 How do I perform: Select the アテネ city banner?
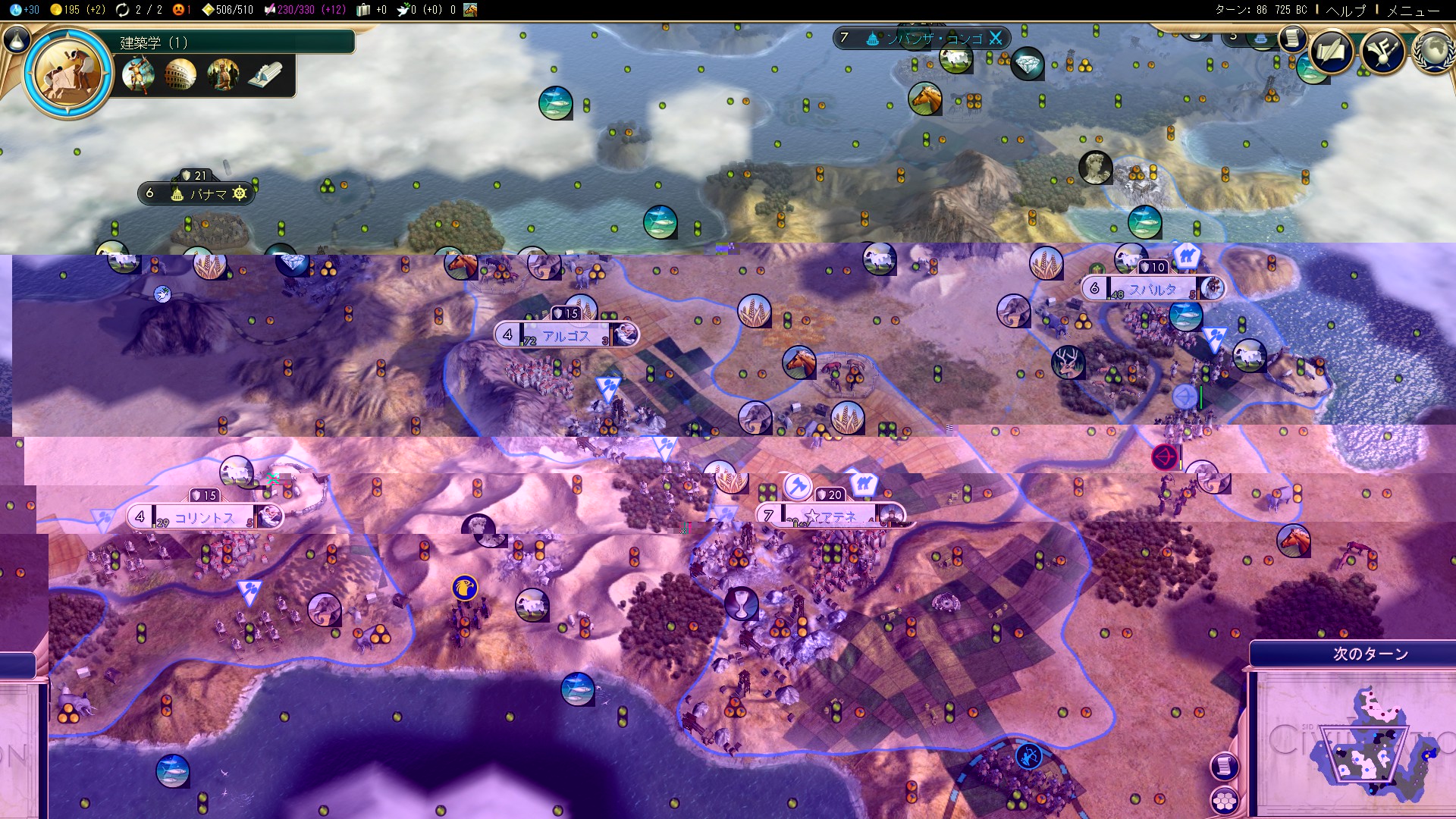point(830,516)
